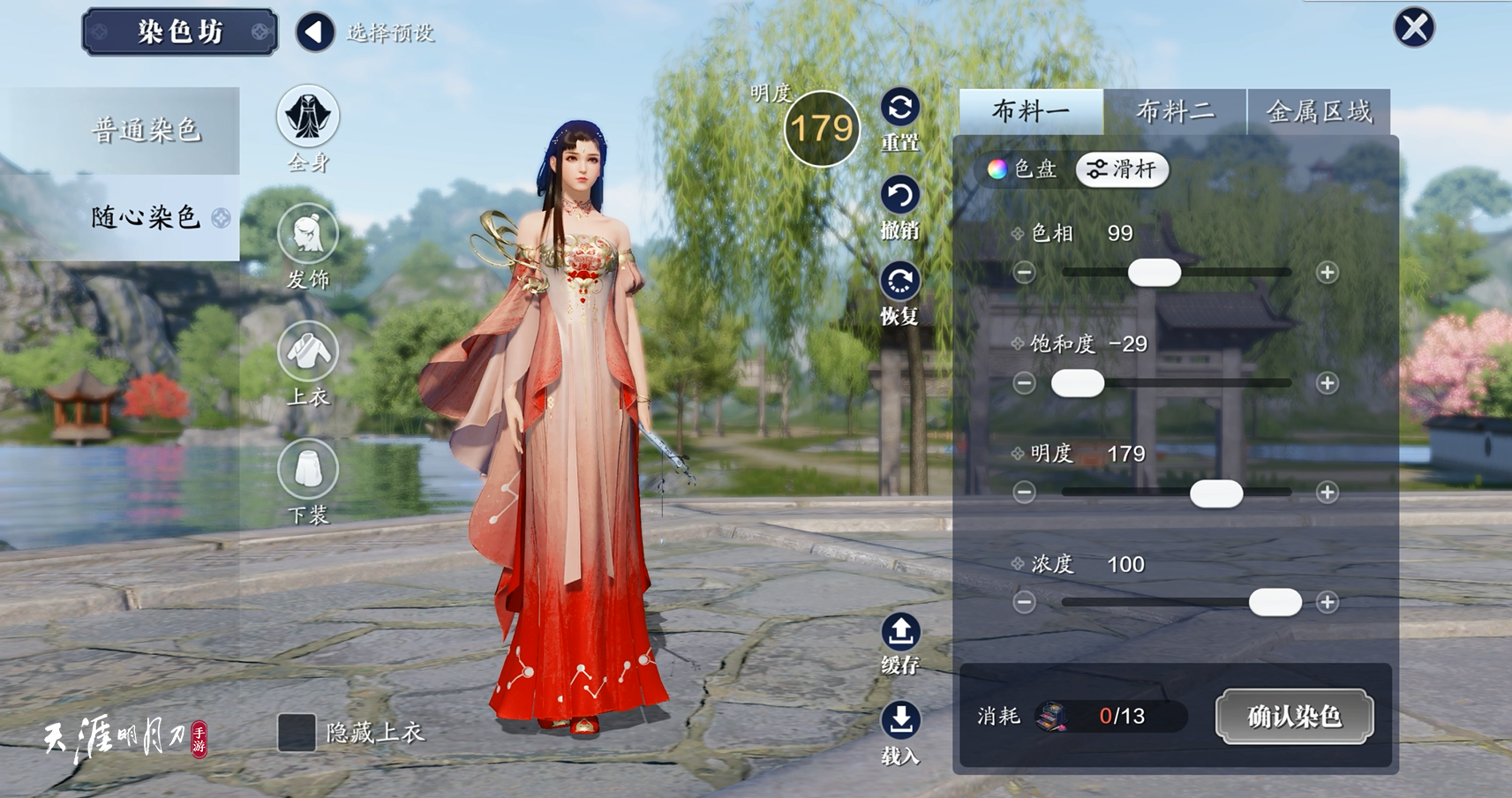Switch to the 布料二 tab

click(1175, 111)
